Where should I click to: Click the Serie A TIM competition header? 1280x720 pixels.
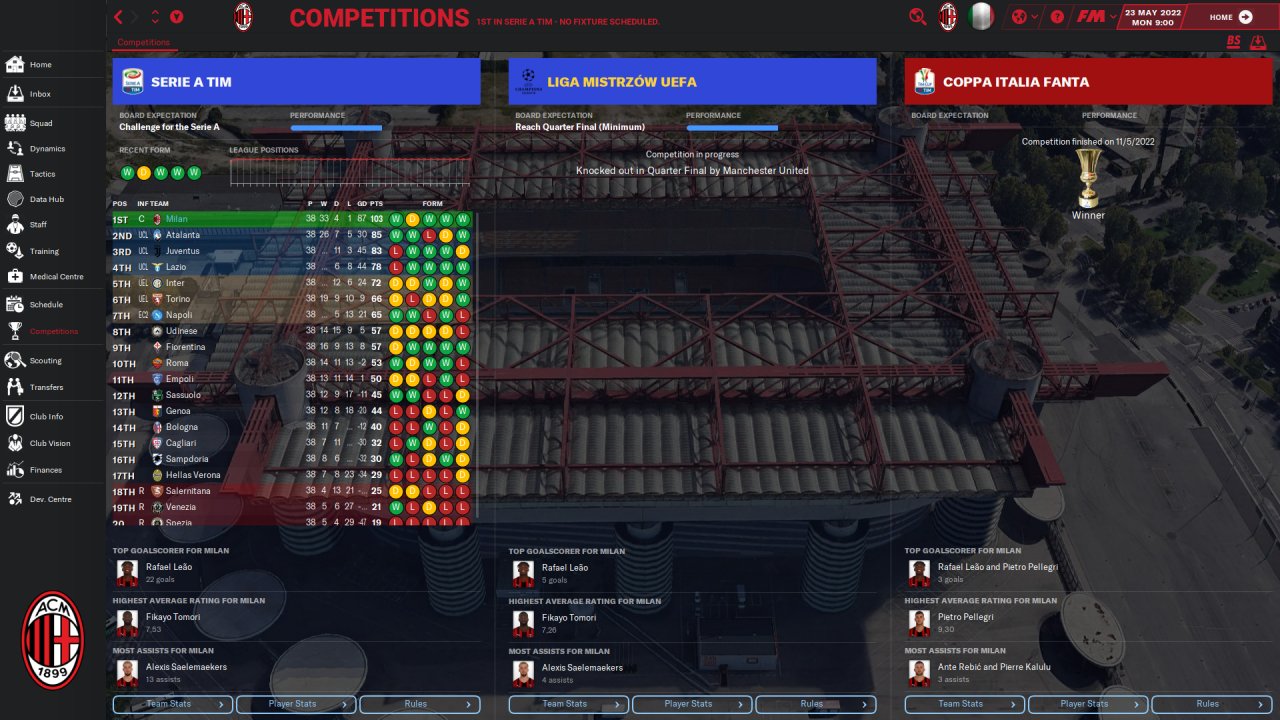click(297, 82)
